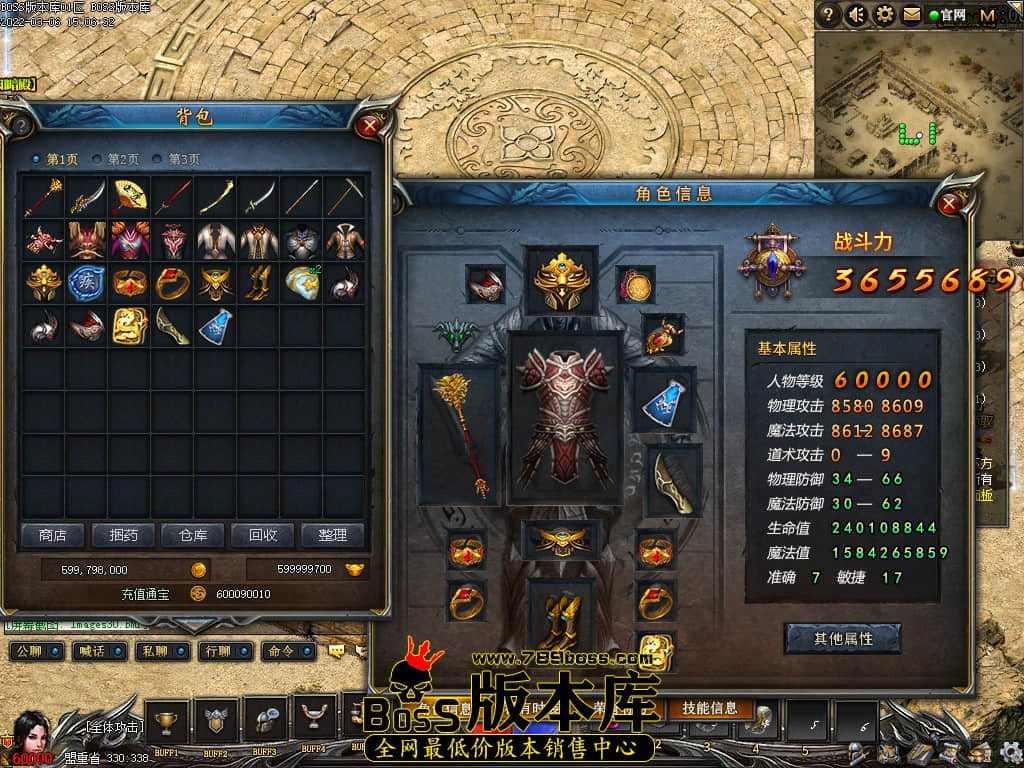This screenshot has height=768, width=1024.
Task: Open the question mark help icon
Action: (828, 15)
